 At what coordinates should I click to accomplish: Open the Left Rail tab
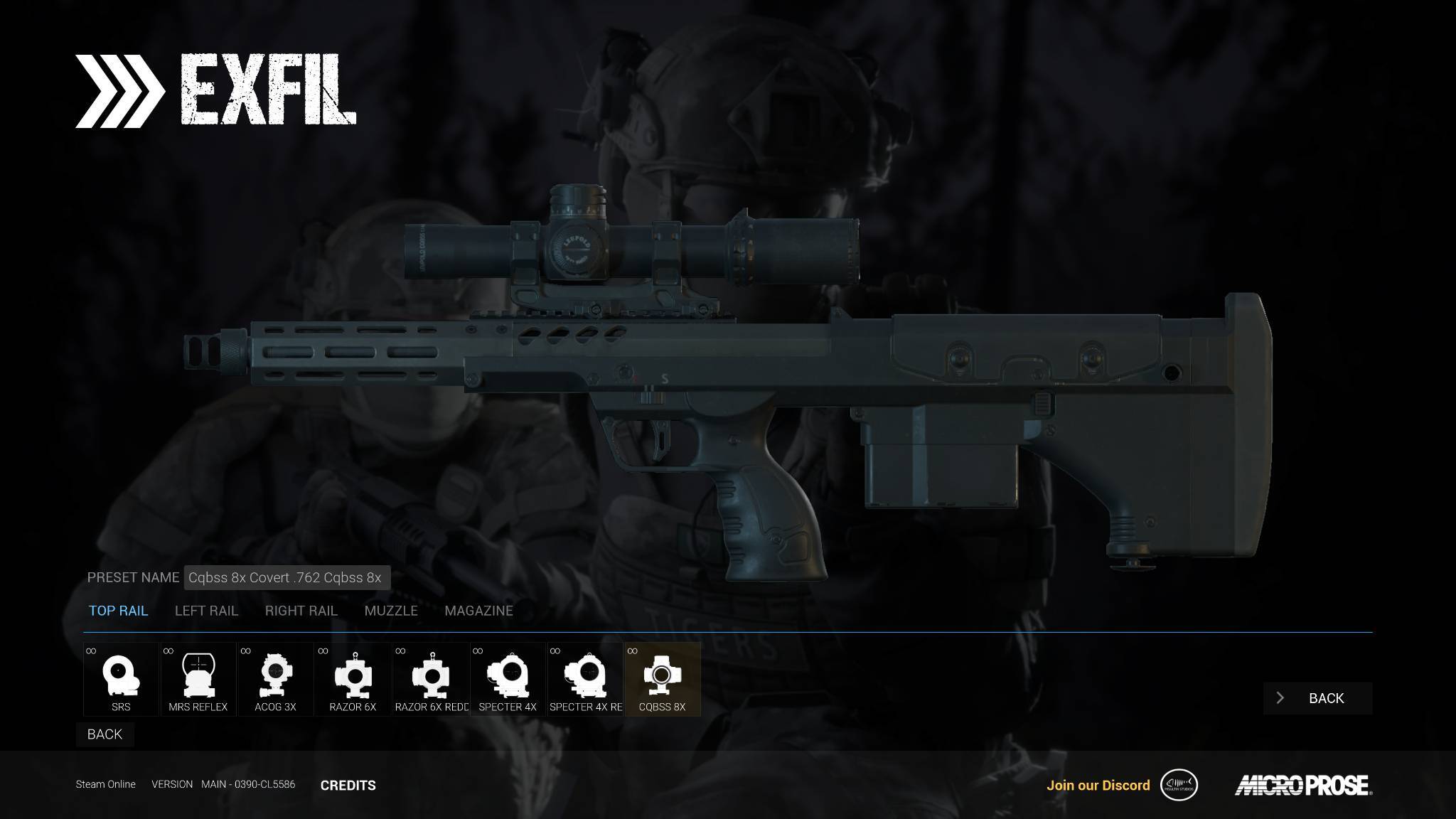(x=206, y=611)
